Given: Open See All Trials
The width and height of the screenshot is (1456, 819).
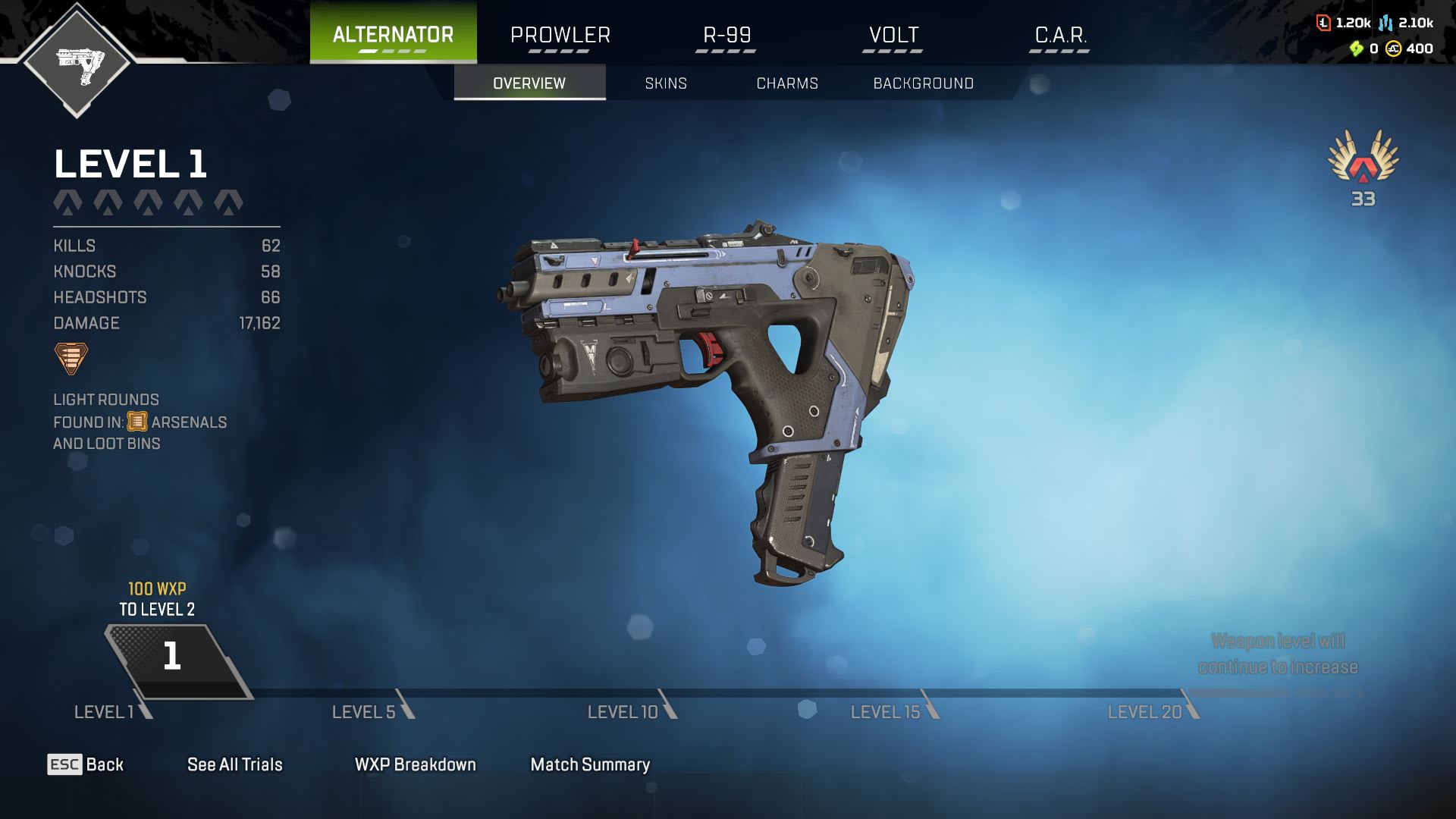Looking at the screenshot, I should point(234,764).
